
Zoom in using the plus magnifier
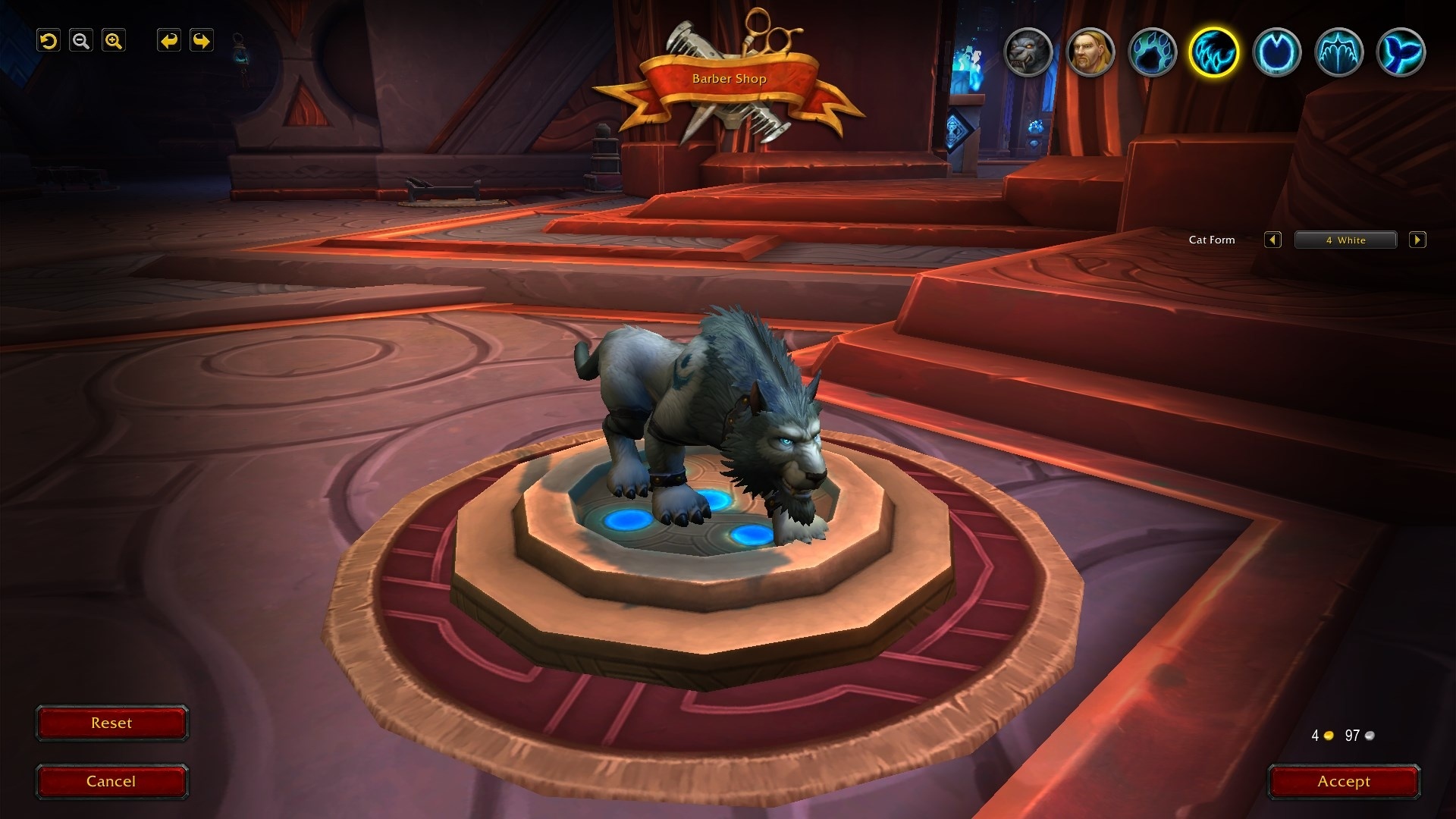point(114,41)
